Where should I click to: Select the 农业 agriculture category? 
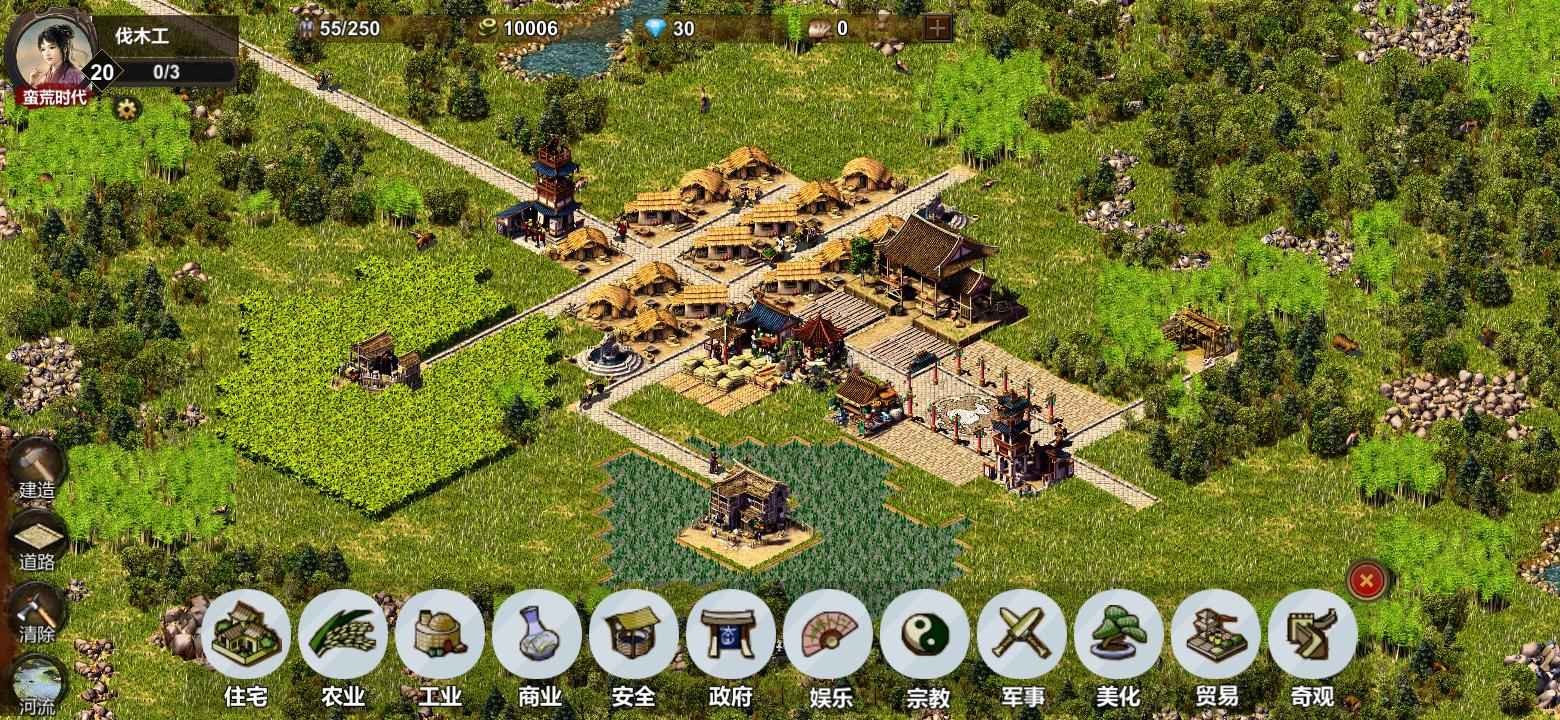(343, 635)
